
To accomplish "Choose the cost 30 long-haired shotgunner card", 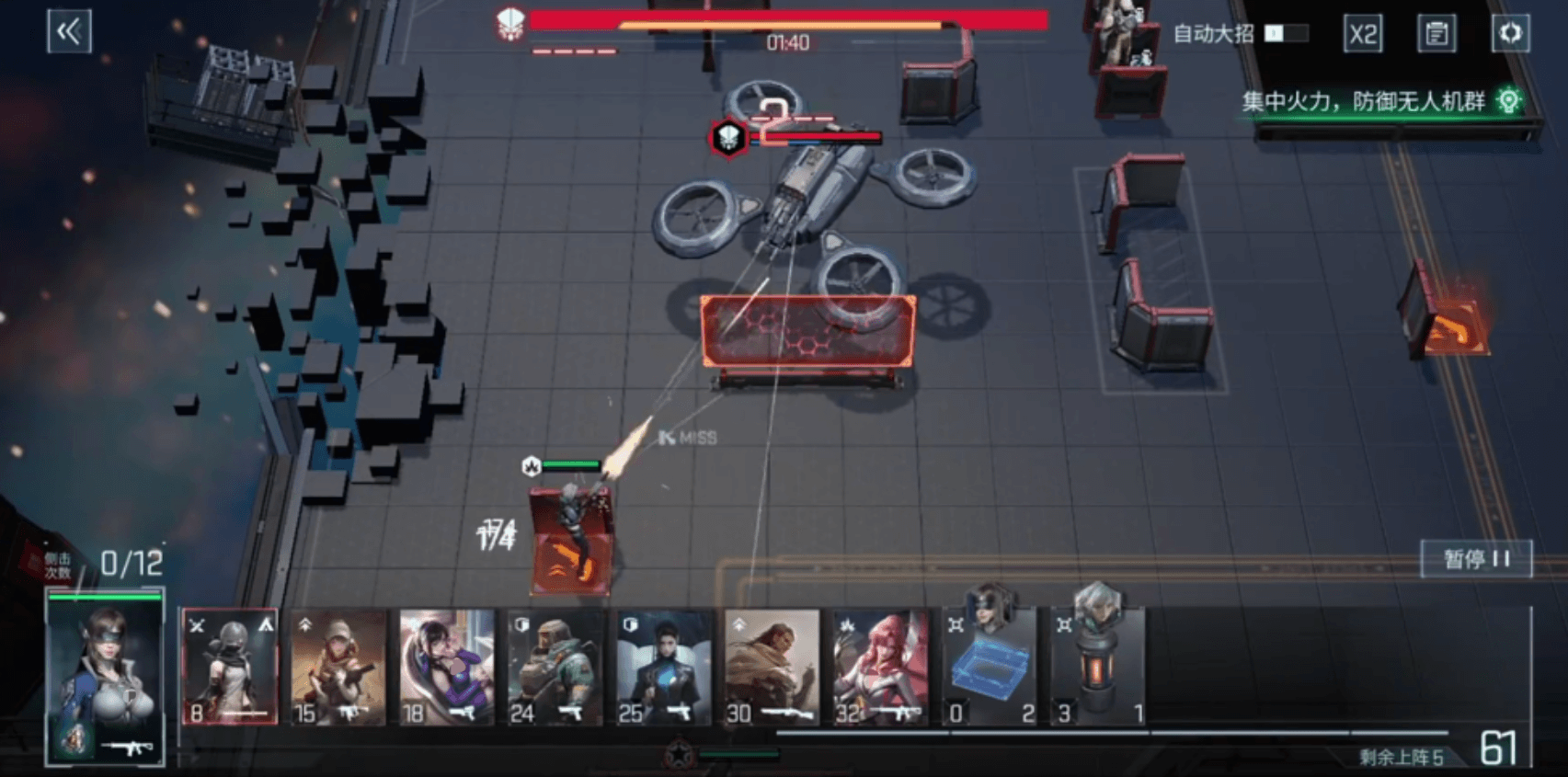I will tap(773, 668).
